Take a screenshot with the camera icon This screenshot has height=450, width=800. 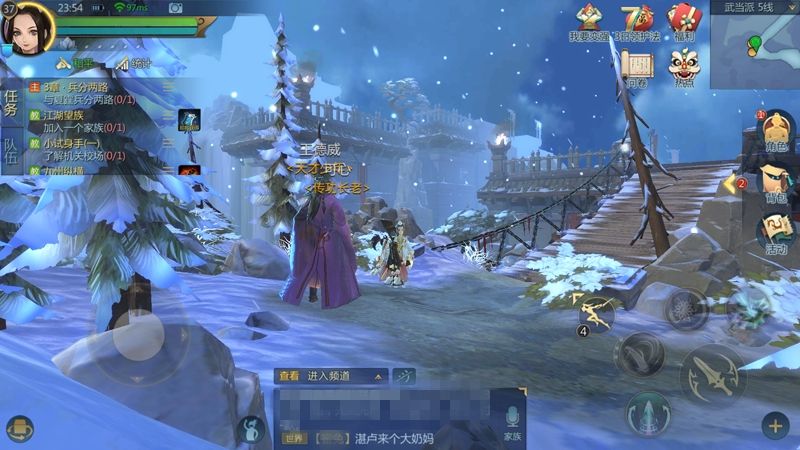(176, 8)
